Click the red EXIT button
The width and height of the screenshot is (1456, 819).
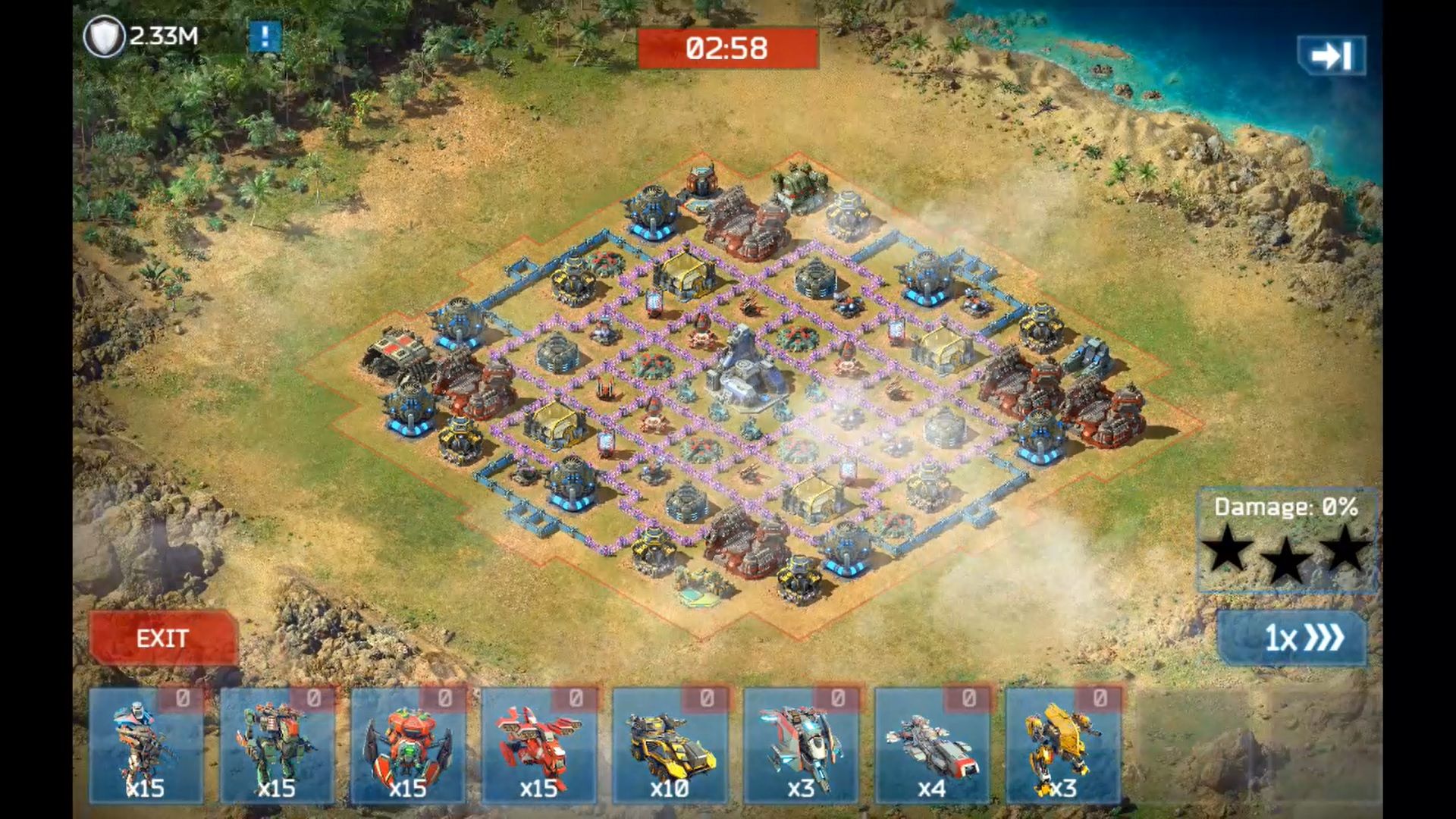[x=163, y=639]
